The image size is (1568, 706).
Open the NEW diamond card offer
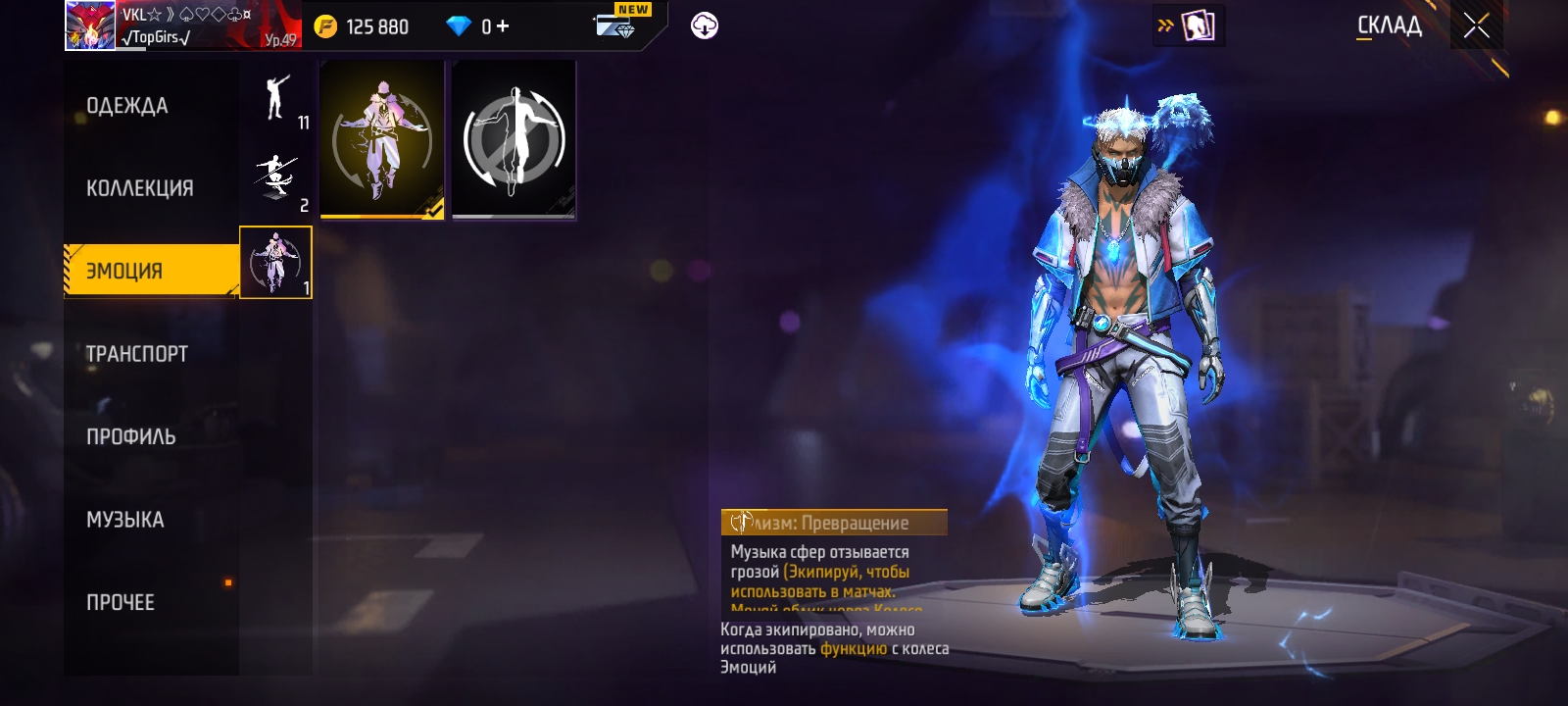point(618,25)
